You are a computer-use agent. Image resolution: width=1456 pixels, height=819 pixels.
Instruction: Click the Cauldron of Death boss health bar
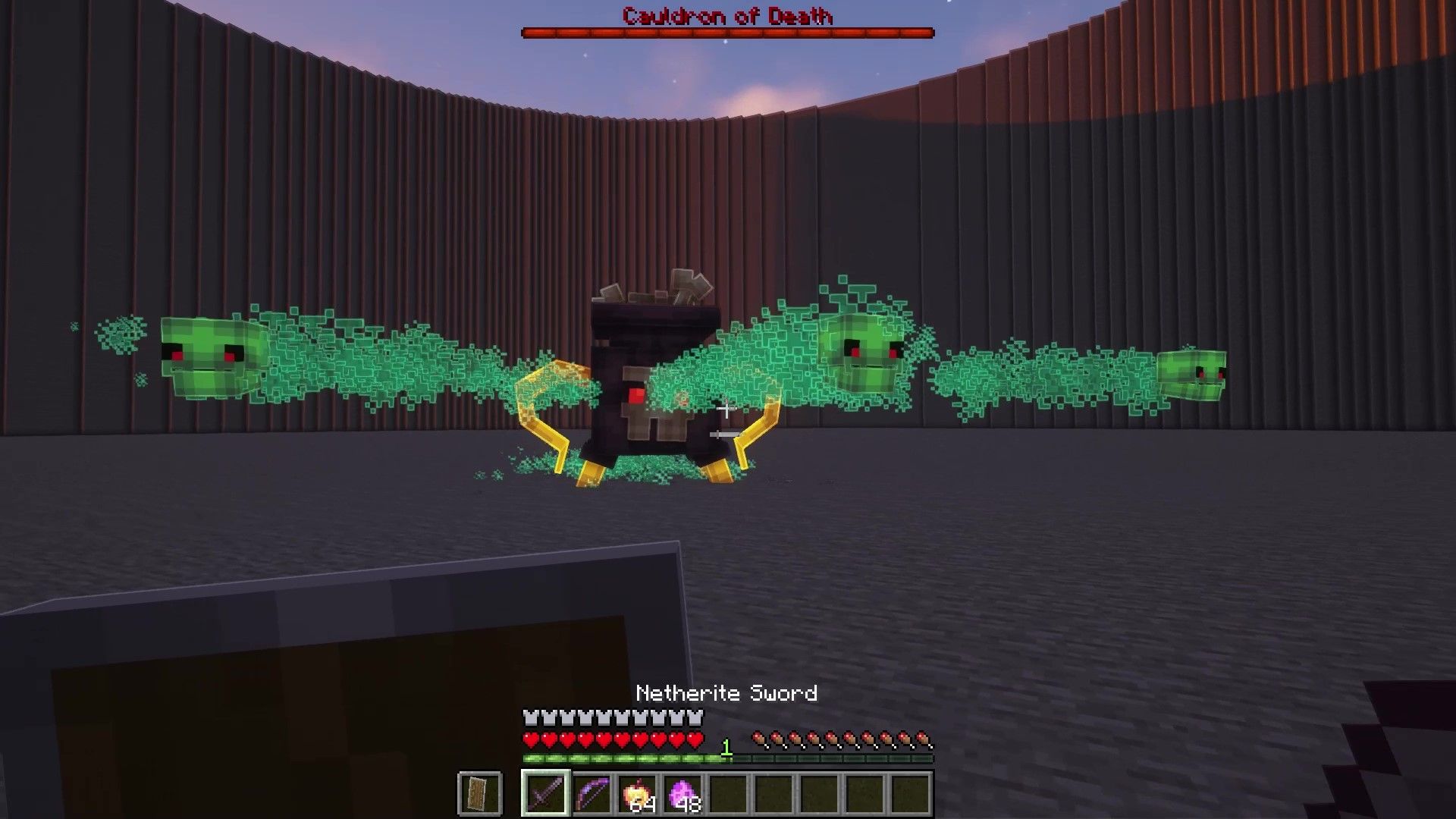[x=726, y=31]
